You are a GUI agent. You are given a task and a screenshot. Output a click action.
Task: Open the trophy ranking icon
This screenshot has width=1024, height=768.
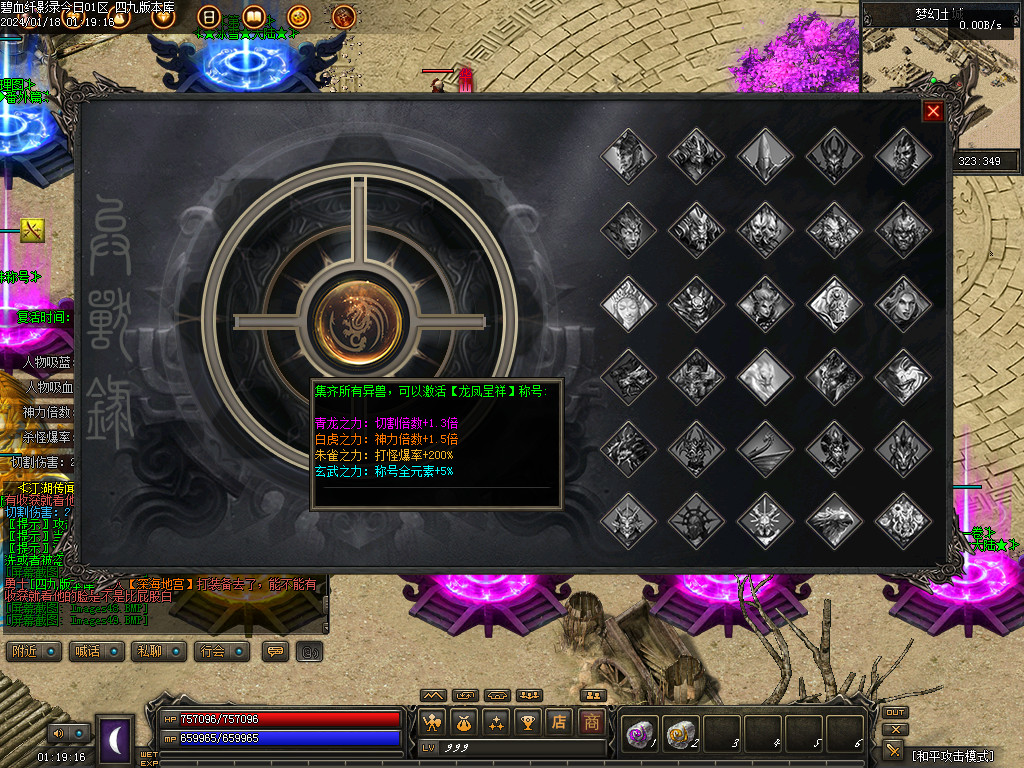[x=528, y=721]
